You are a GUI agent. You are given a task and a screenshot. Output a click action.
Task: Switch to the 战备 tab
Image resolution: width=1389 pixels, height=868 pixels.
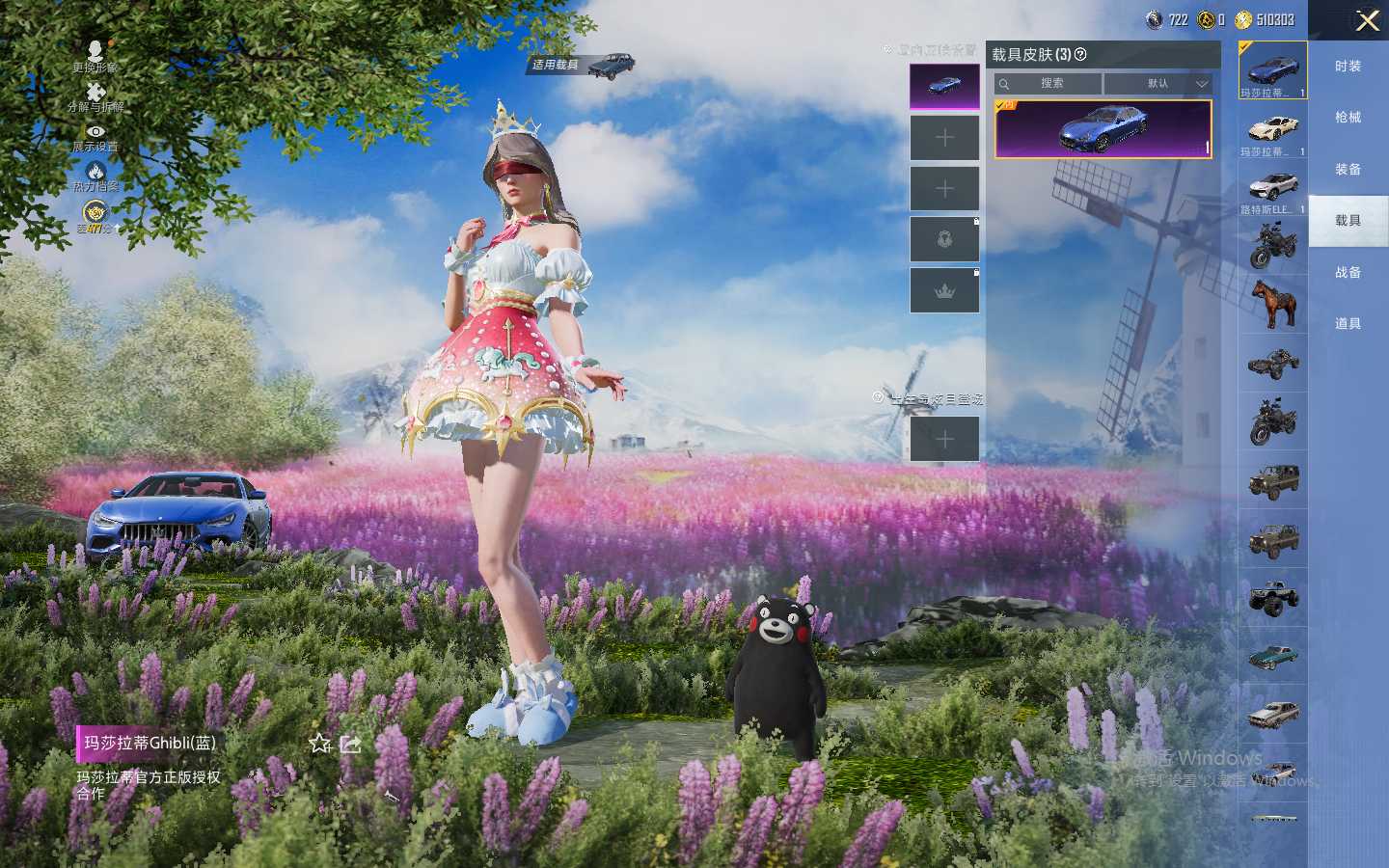coord(1348,272)
